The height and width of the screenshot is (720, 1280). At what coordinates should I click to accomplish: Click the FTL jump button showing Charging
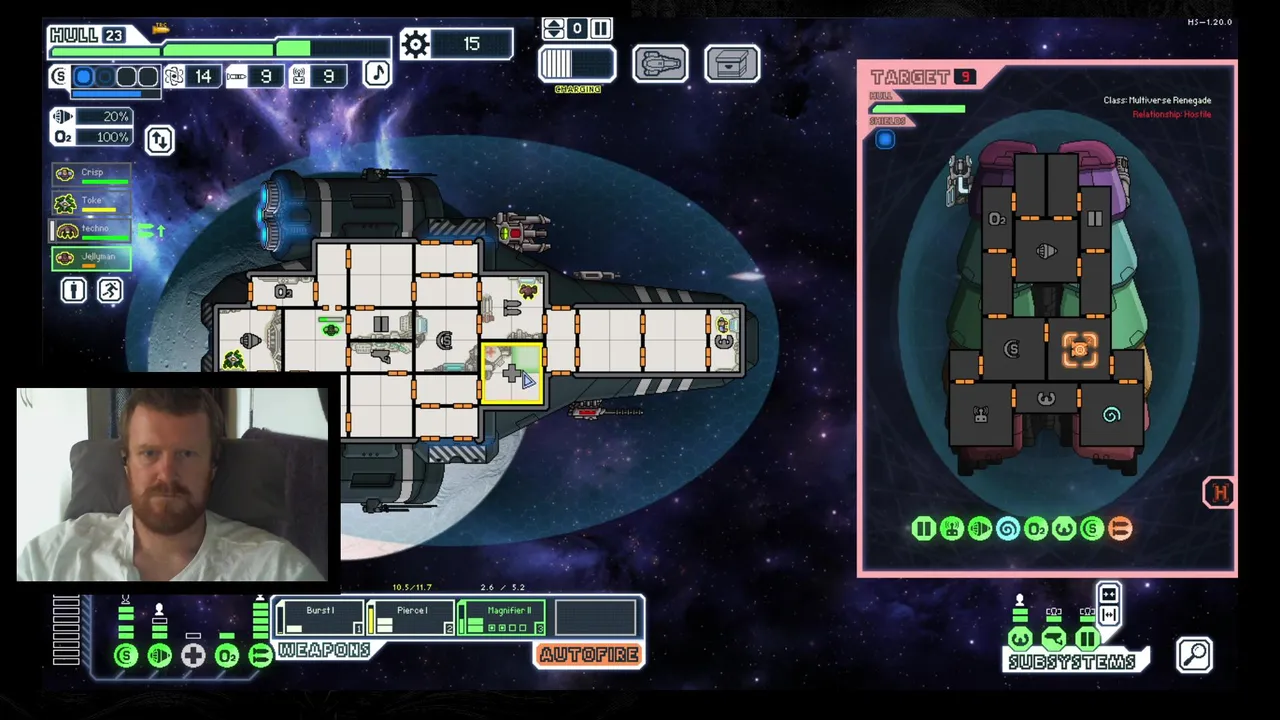577,64
